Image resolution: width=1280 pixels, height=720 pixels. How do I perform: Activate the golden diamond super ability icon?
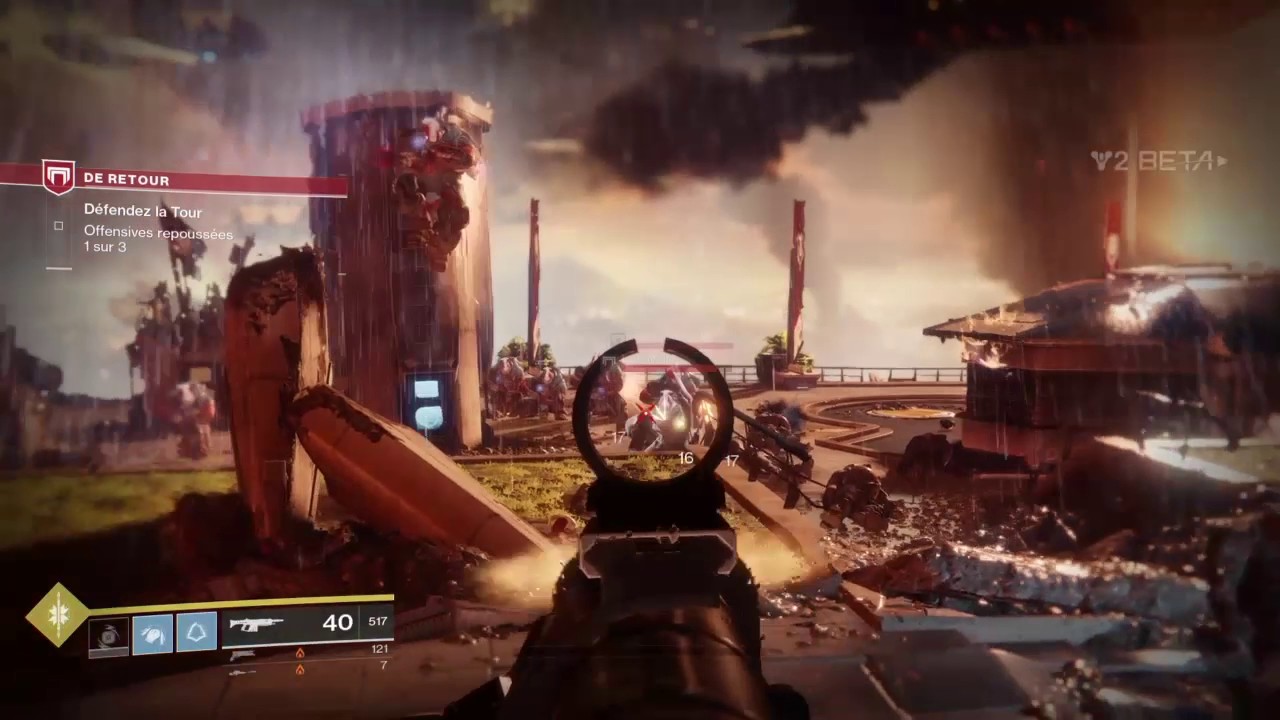coord(57,614)
